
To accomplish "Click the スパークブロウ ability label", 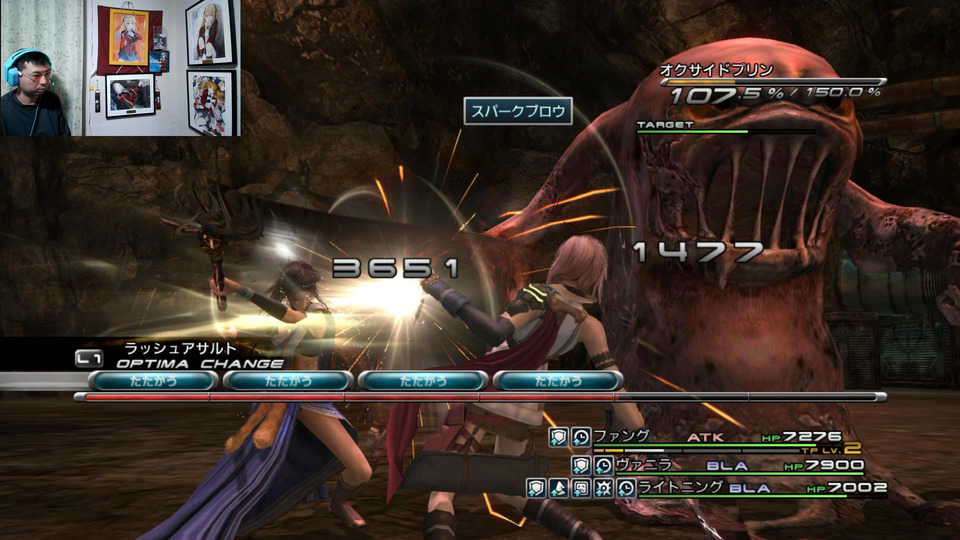I will point(518,111).
